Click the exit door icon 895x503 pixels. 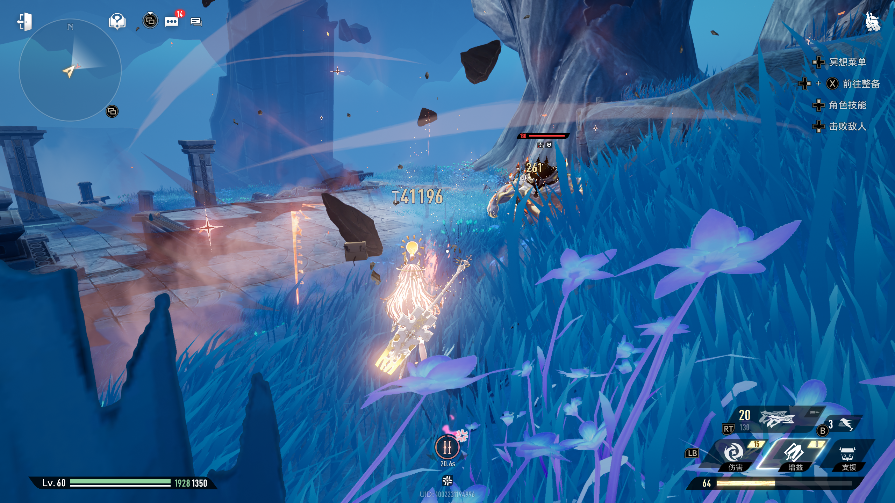coord(24,22)
